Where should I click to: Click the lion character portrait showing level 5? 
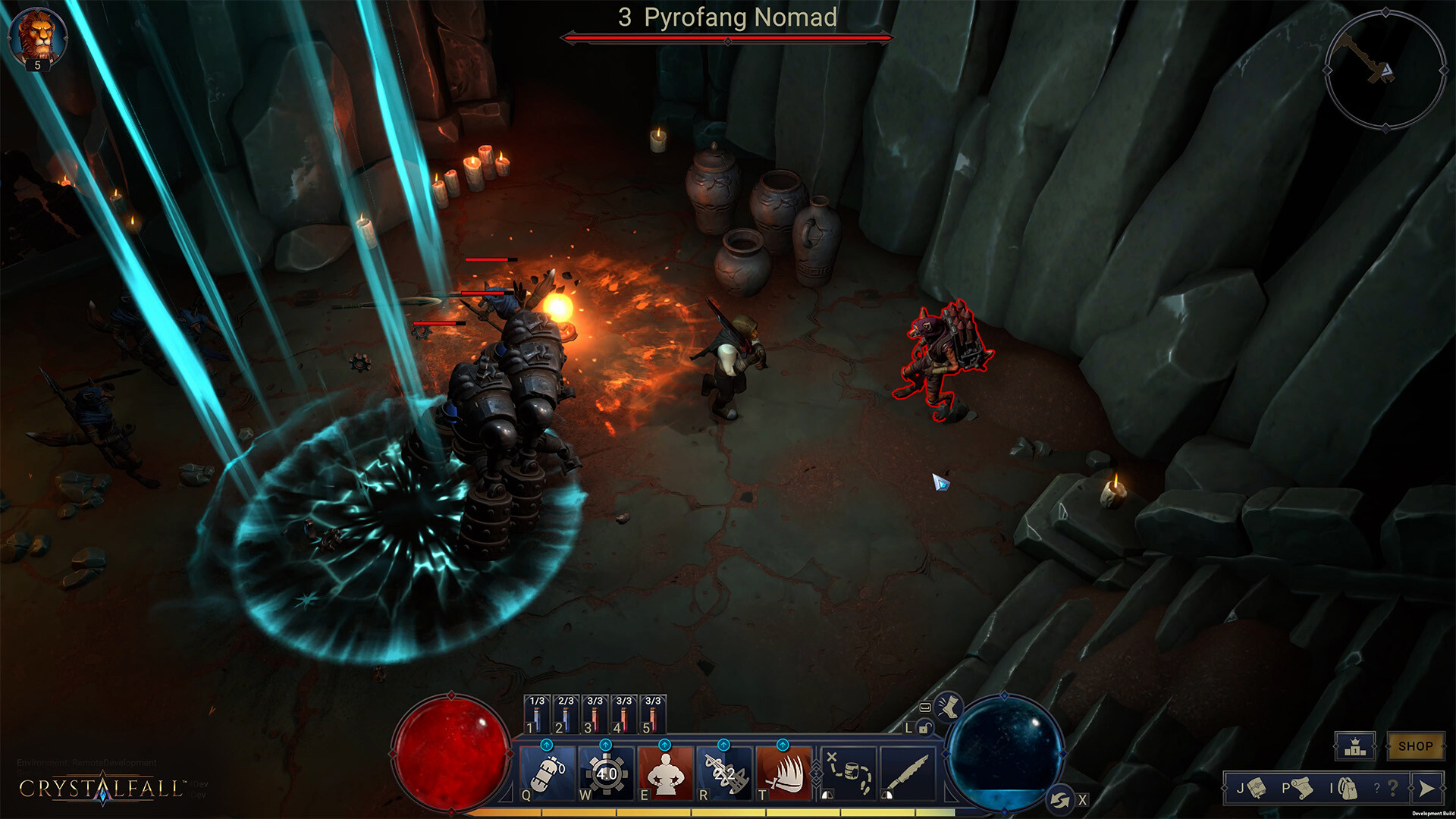(36, 32)
